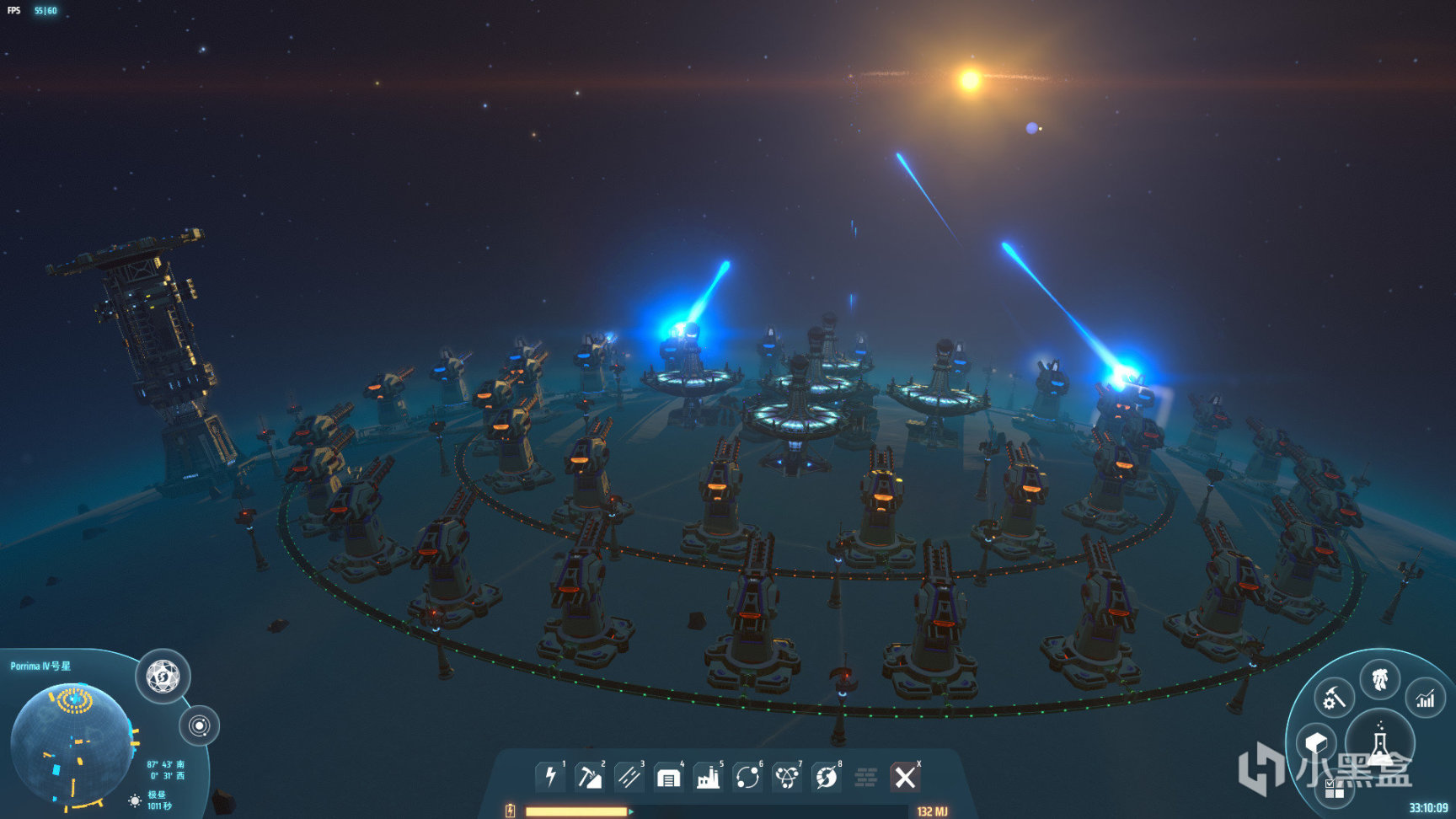1456x819 pixels.
Task: Select the foundation bricks build category
Action: click(x=866, y=776)
